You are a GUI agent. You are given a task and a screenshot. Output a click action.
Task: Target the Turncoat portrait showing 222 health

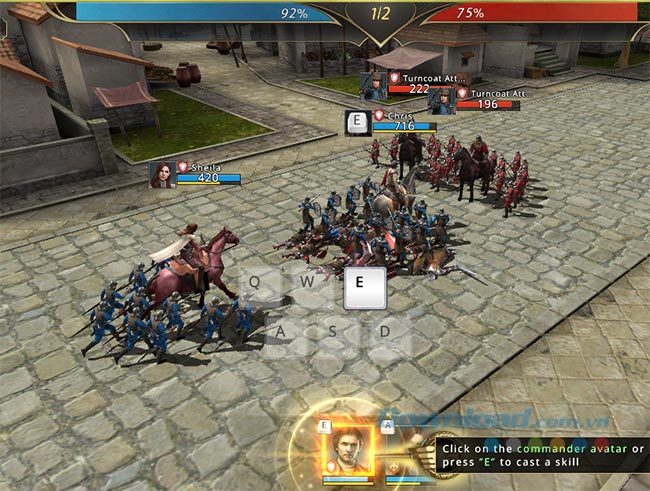(x=373, y=85)
